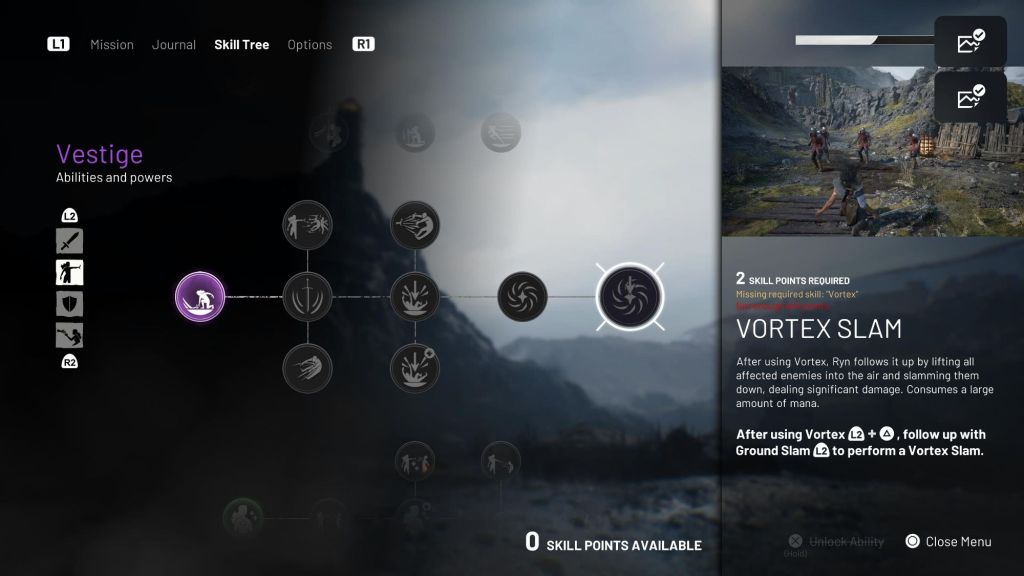Click the top overlay chart icon
Screen dimensions: 1024x576
(x=970, y=42)
